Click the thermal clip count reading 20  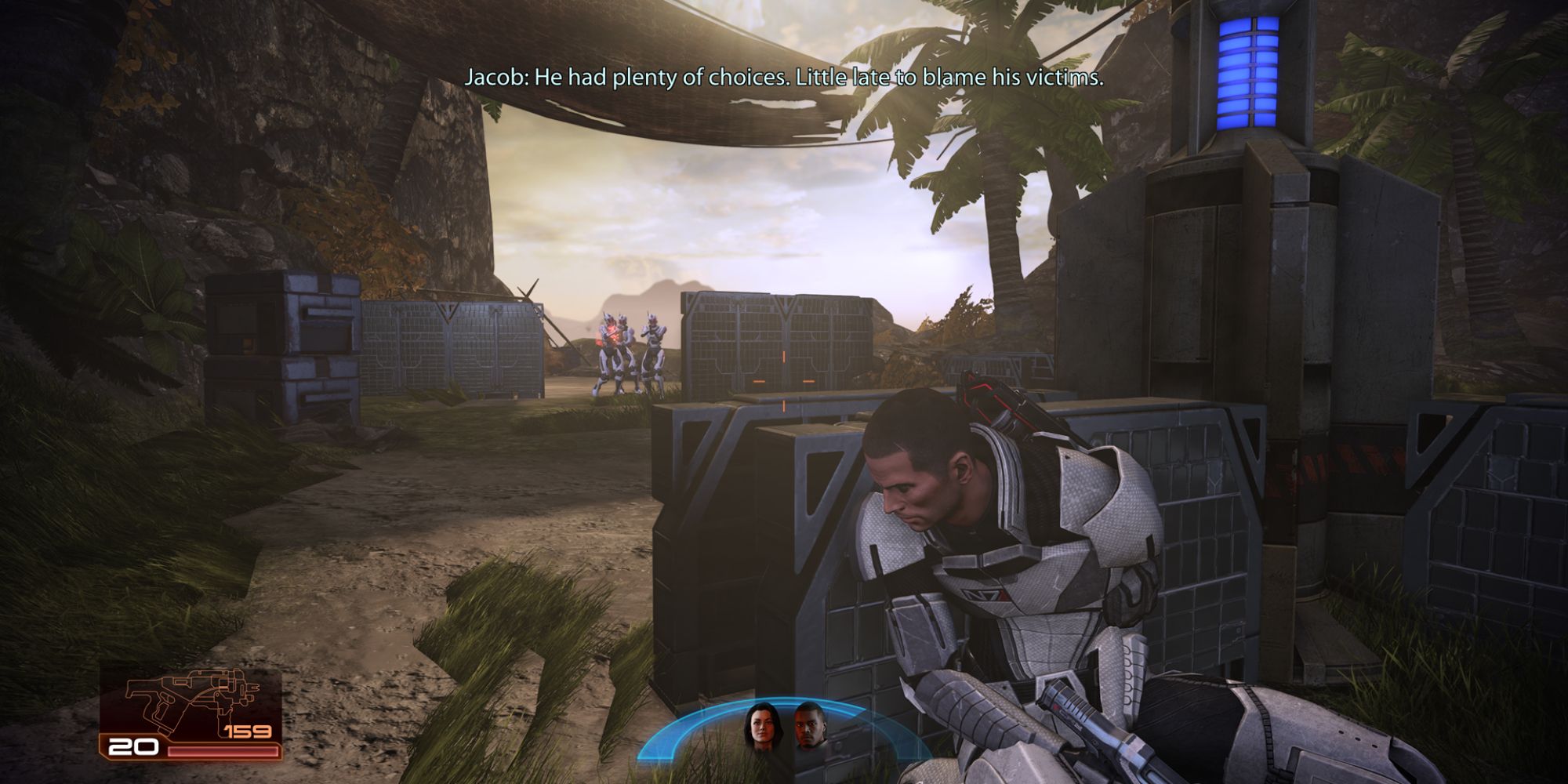point(133,746)
